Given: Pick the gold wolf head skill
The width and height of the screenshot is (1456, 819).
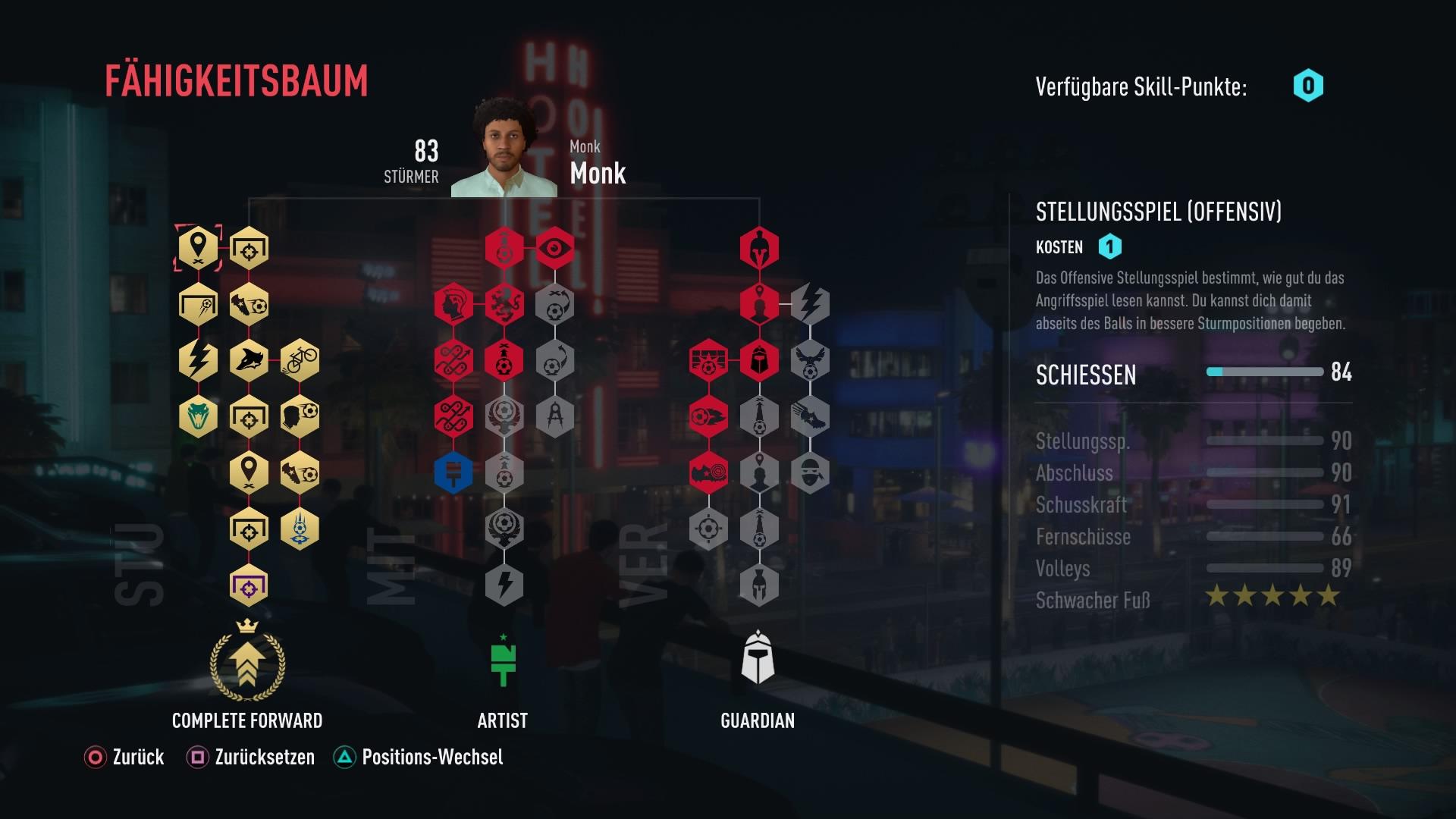Looking at the screenshot, I should pyautogui.click(x=249, y=359).
